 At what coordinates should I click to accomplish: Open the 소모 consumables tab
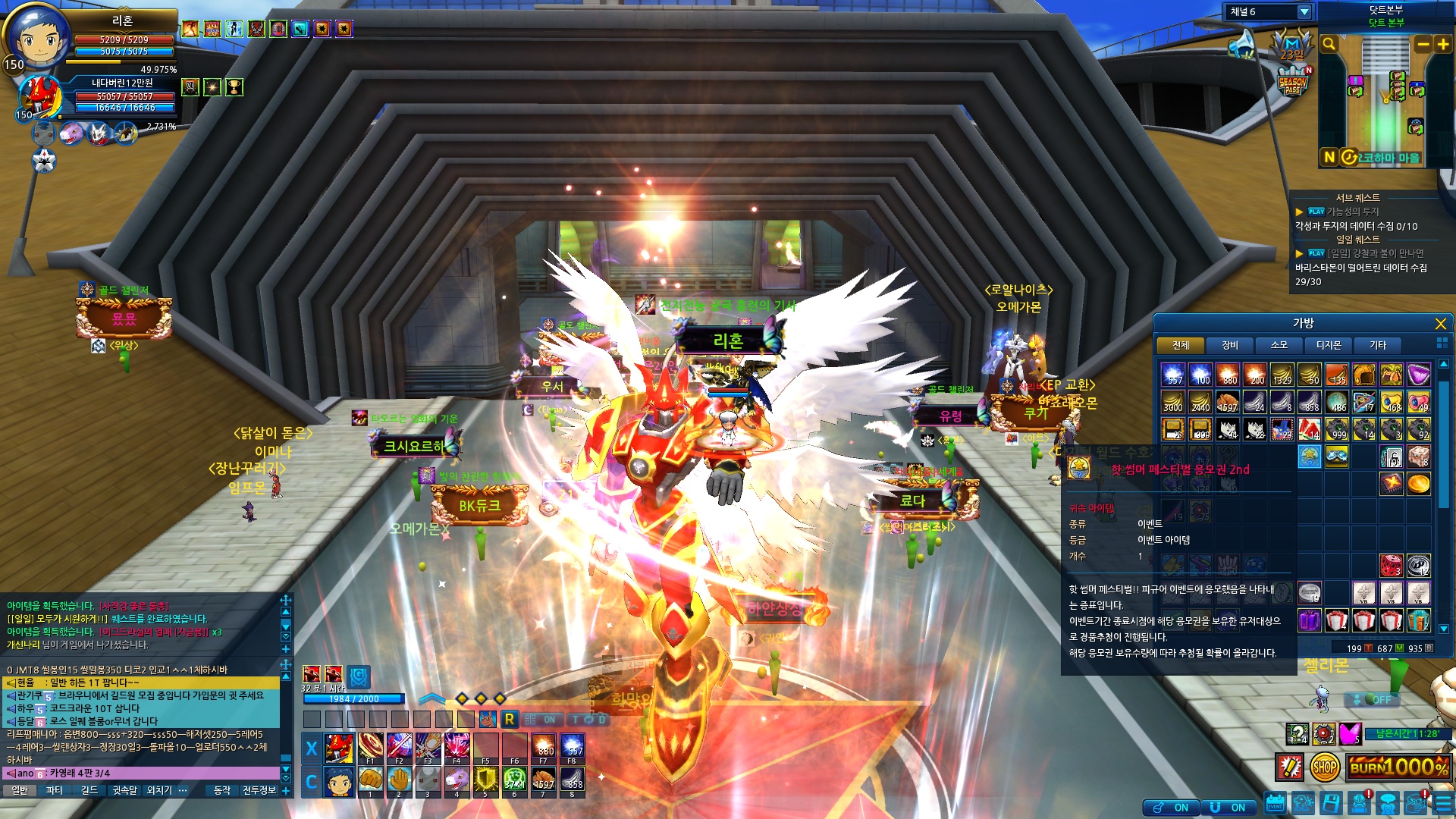(1279, 346)
